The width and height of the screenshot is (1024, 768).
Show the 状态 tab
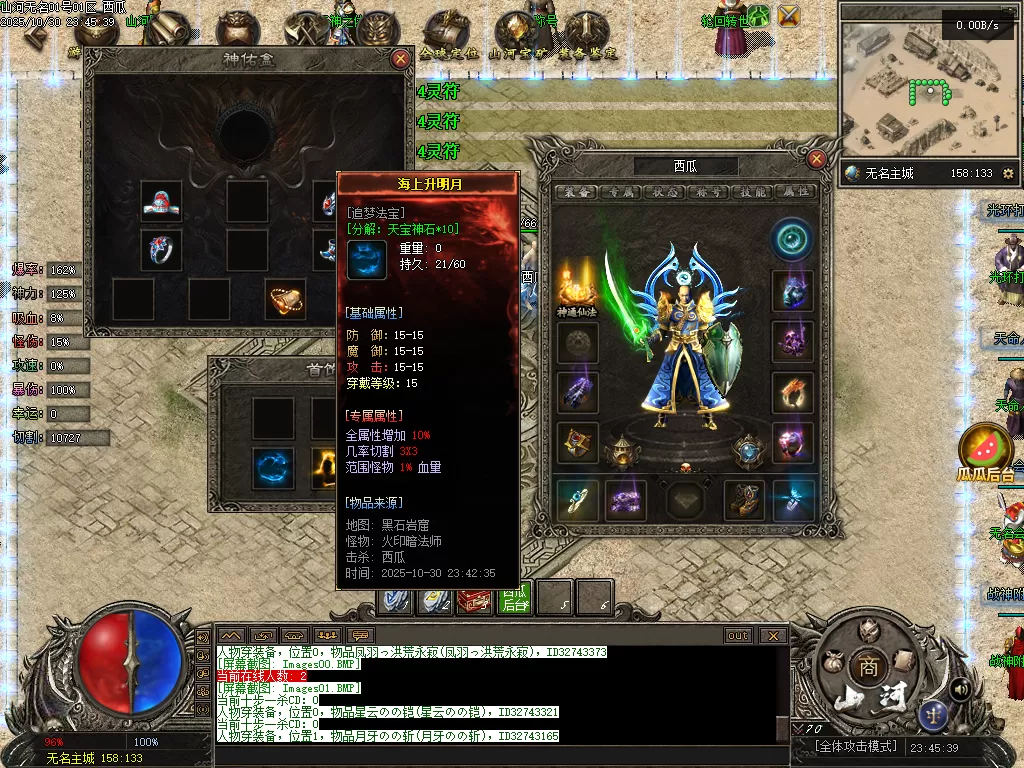(664, 192)
